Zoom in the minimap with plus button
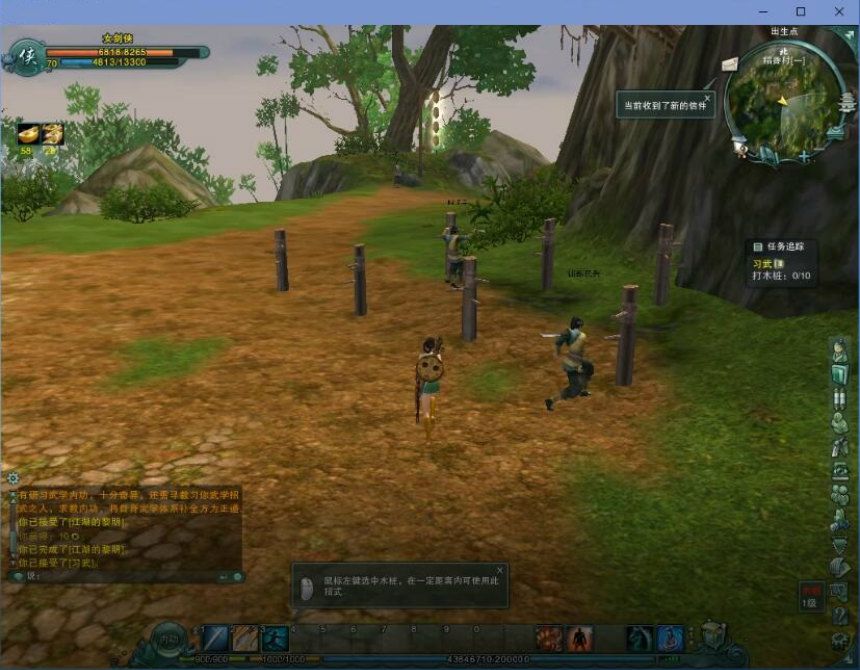Screen dimensions: 860x670 pos(804,156)
